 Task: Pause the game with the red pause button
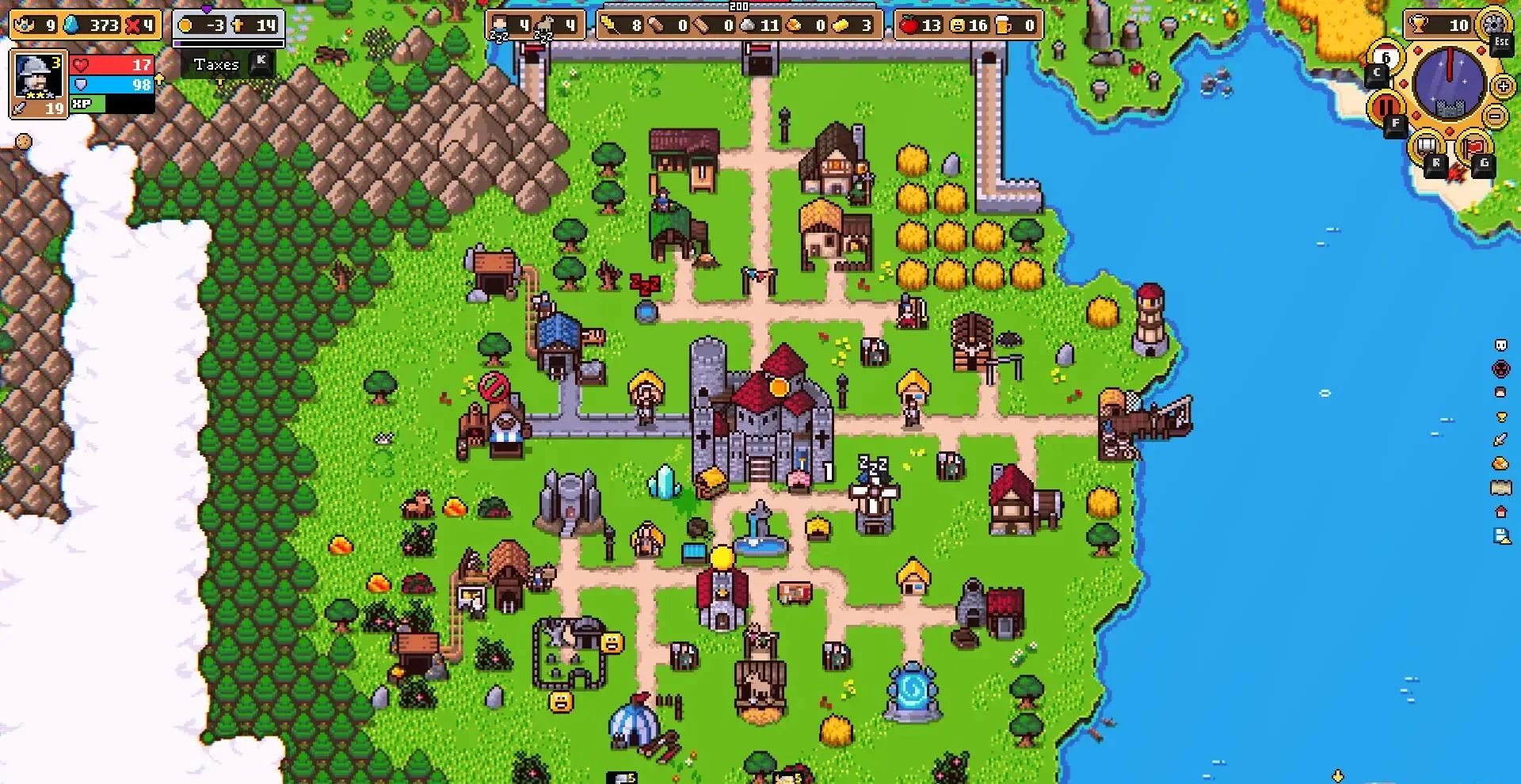click(1386, 106)
